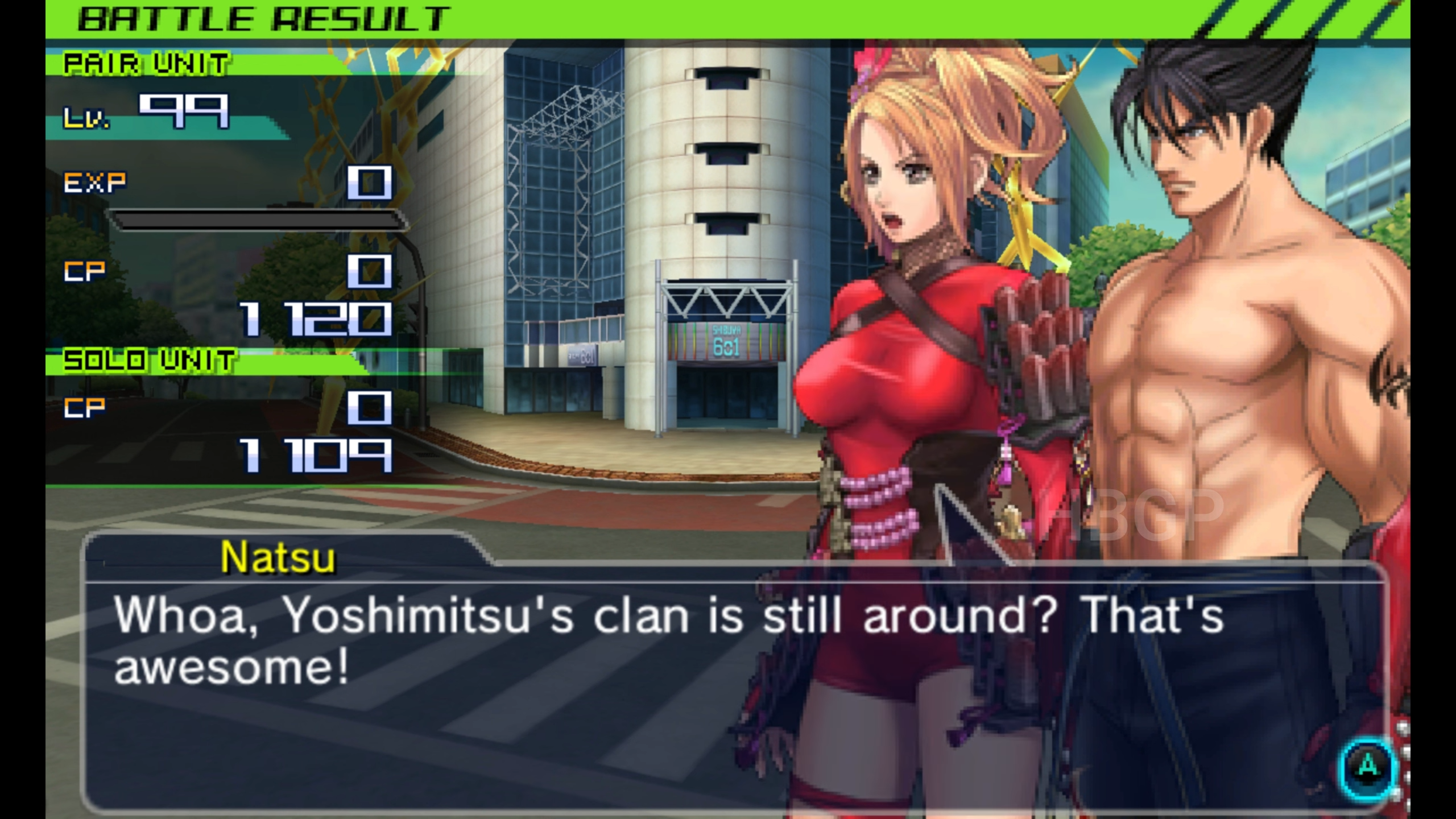Advance Natsu's dialogue text box
This screenshot has width=1456, height=819.
pyautogui.click(x=1367, y=767)
